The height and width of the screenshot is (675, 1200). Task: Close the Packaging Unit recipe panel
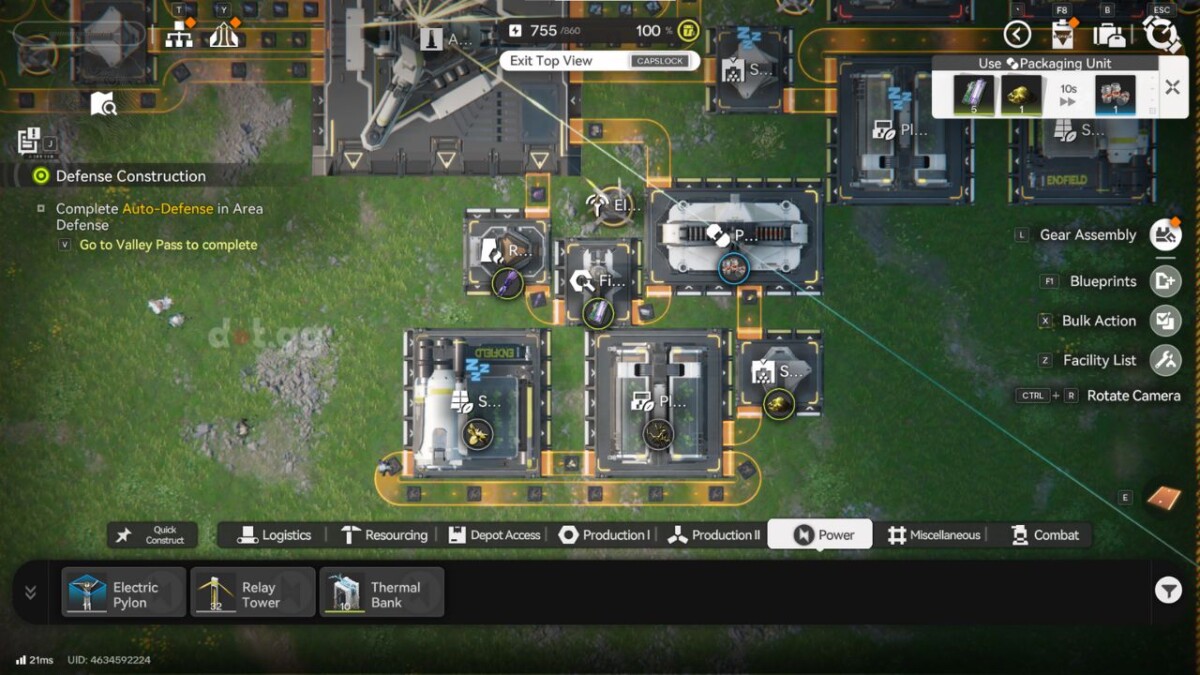coord(1172,88)
